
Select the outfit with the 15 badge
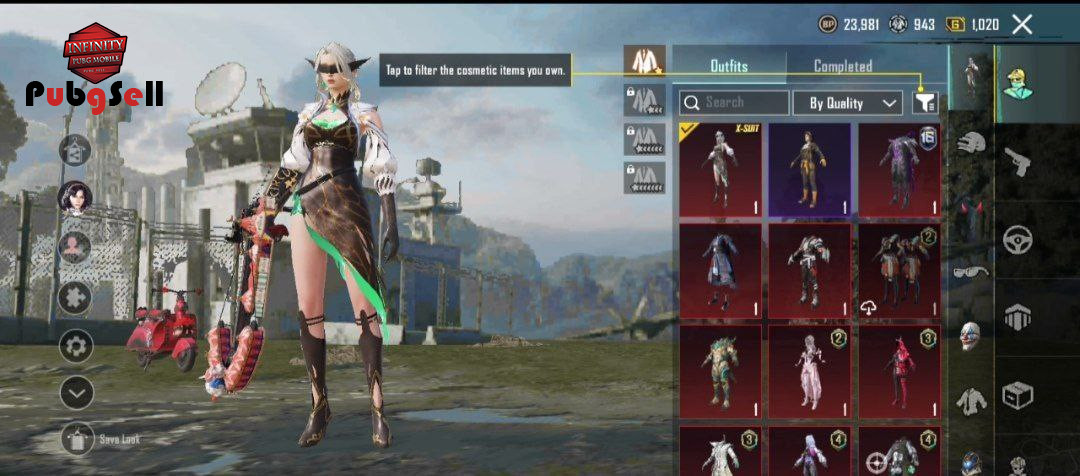pos(898,169)
